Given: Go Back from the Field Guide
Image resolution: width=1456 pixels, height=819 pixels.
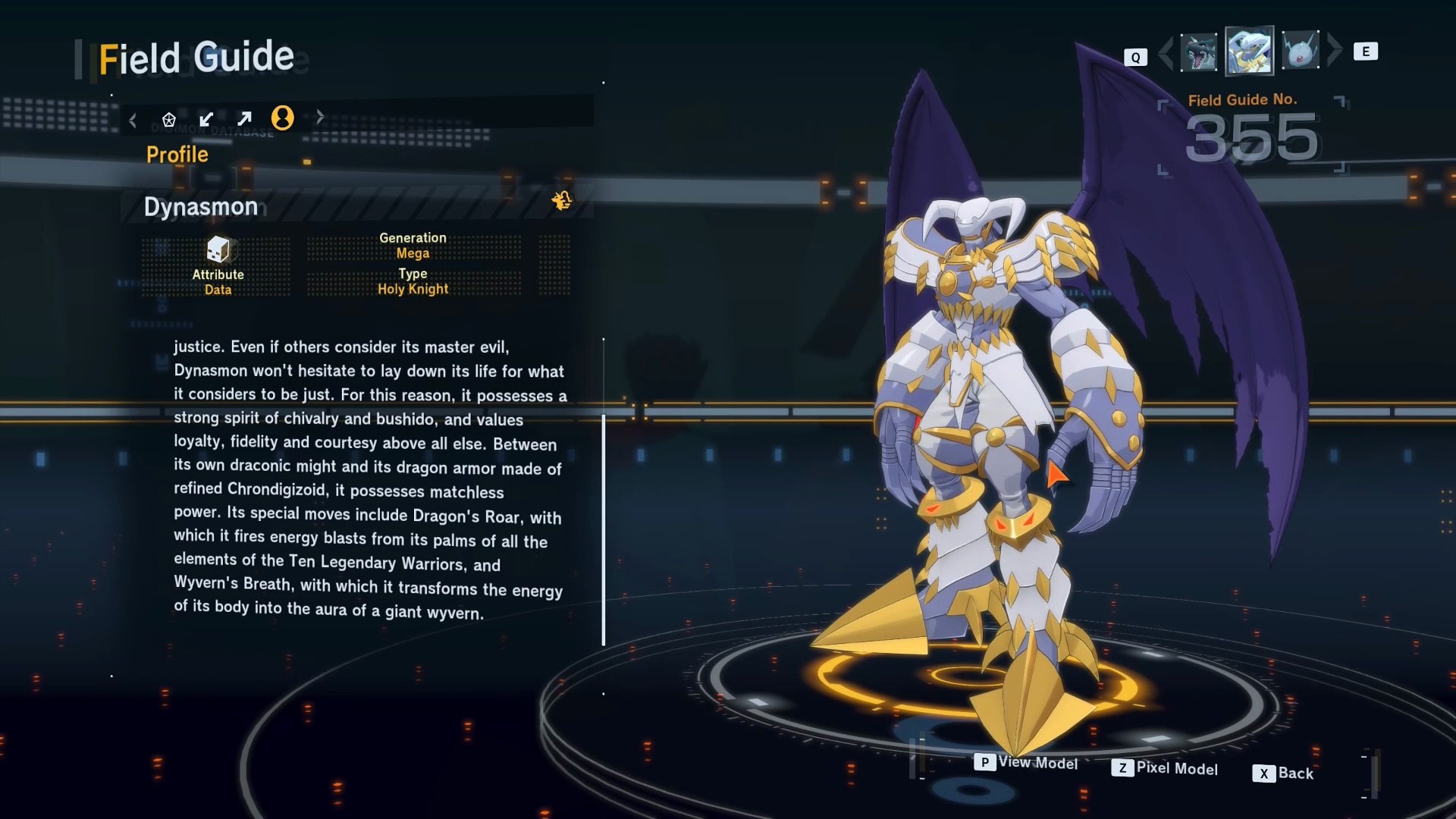Looking at the screenshot, I should [1283, 773].
